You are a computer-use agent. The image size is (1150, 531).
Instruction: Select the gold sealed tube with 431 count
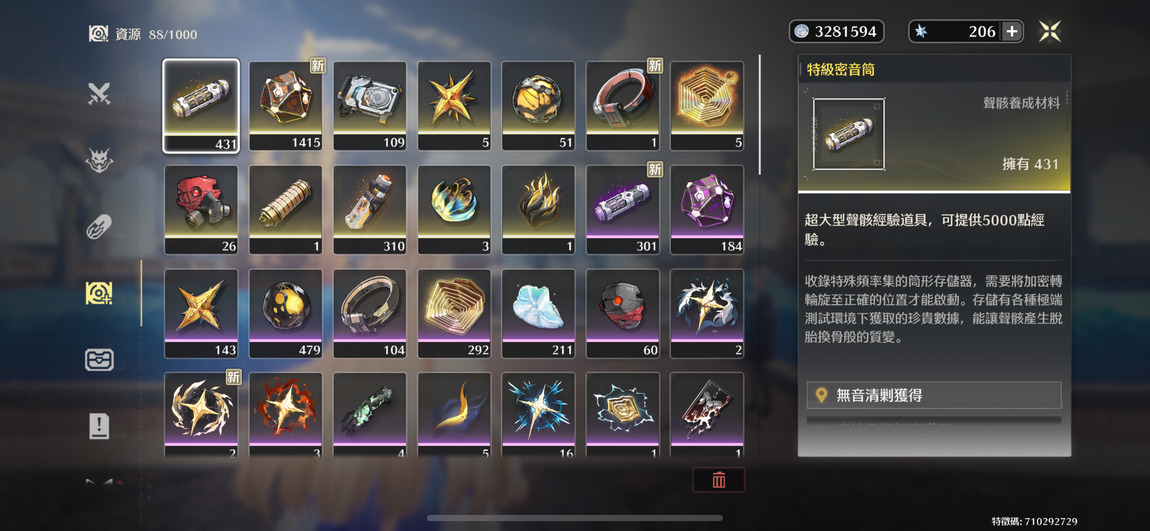tap(201, 105)
